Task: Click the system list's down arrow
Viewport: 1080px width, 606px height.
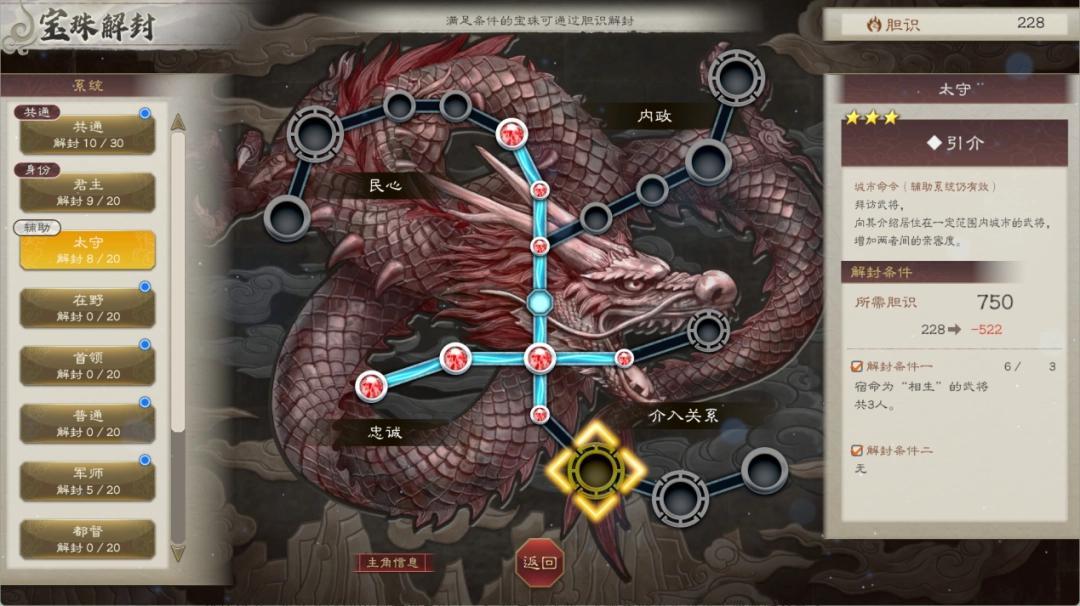Action: click(178, 552)
